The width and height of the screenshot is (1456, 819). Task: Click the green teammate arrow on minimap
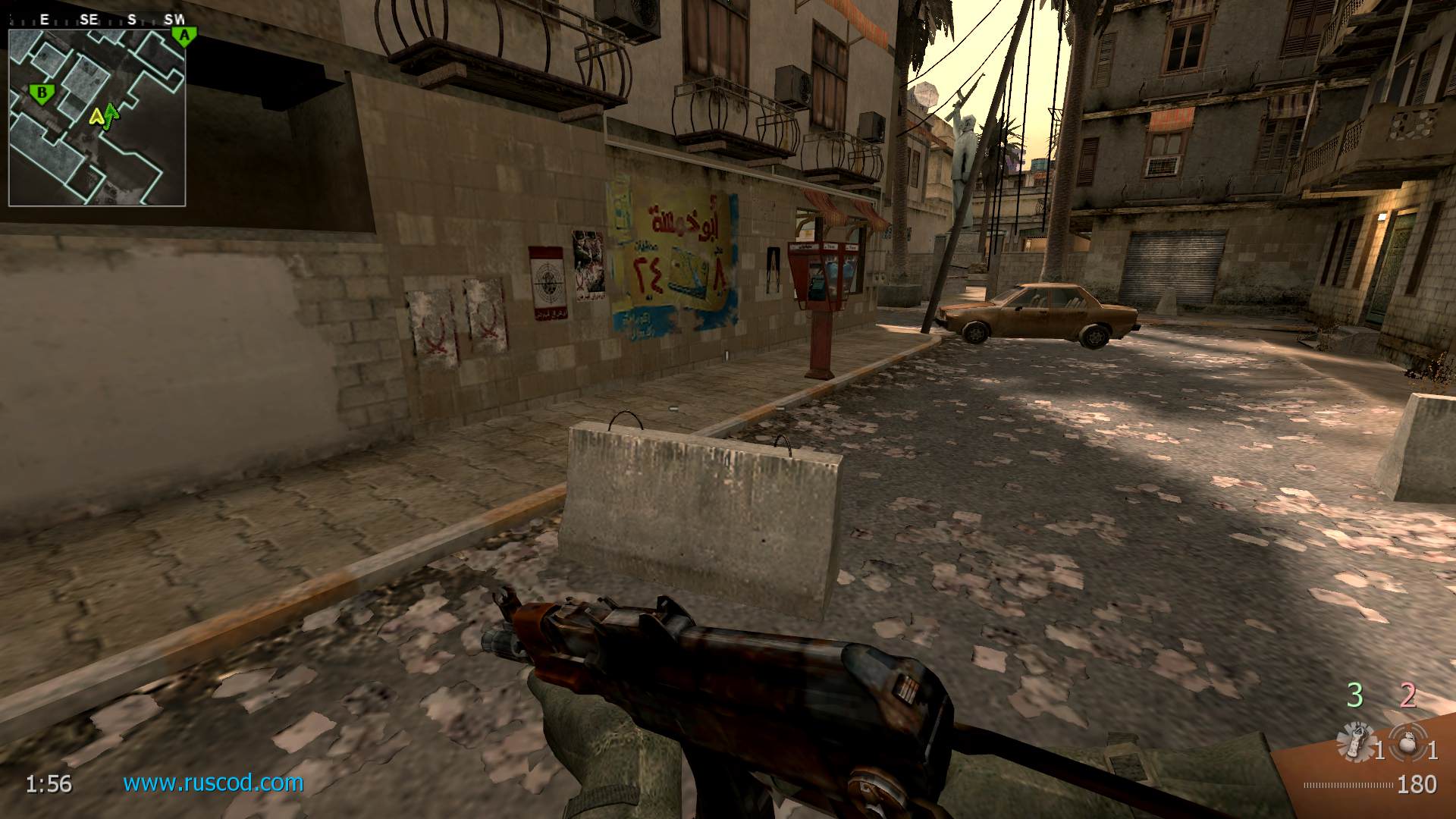(111, 113)
